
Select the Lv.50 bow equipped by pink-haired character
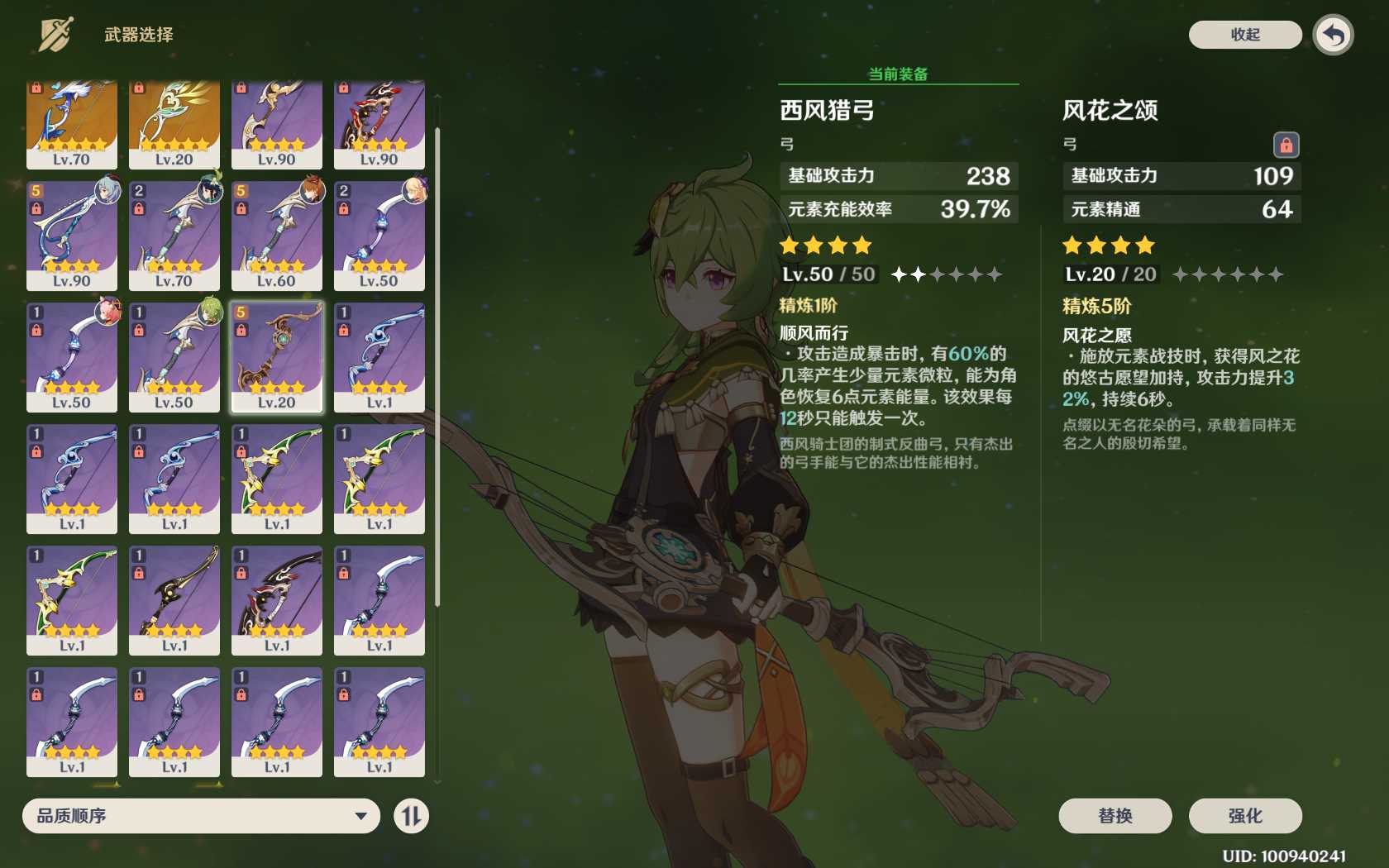click(x=72, y=356)
